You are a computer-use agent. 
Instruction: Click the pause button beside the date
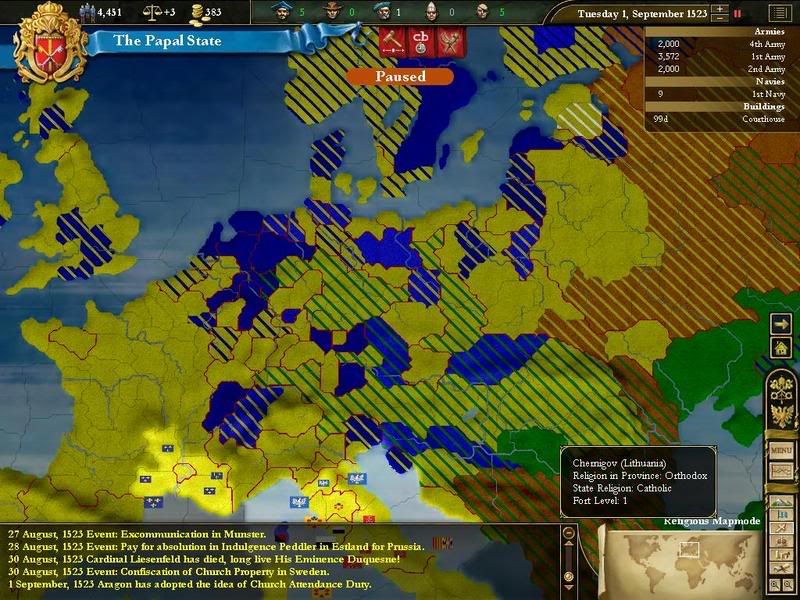tap(737, 13)
